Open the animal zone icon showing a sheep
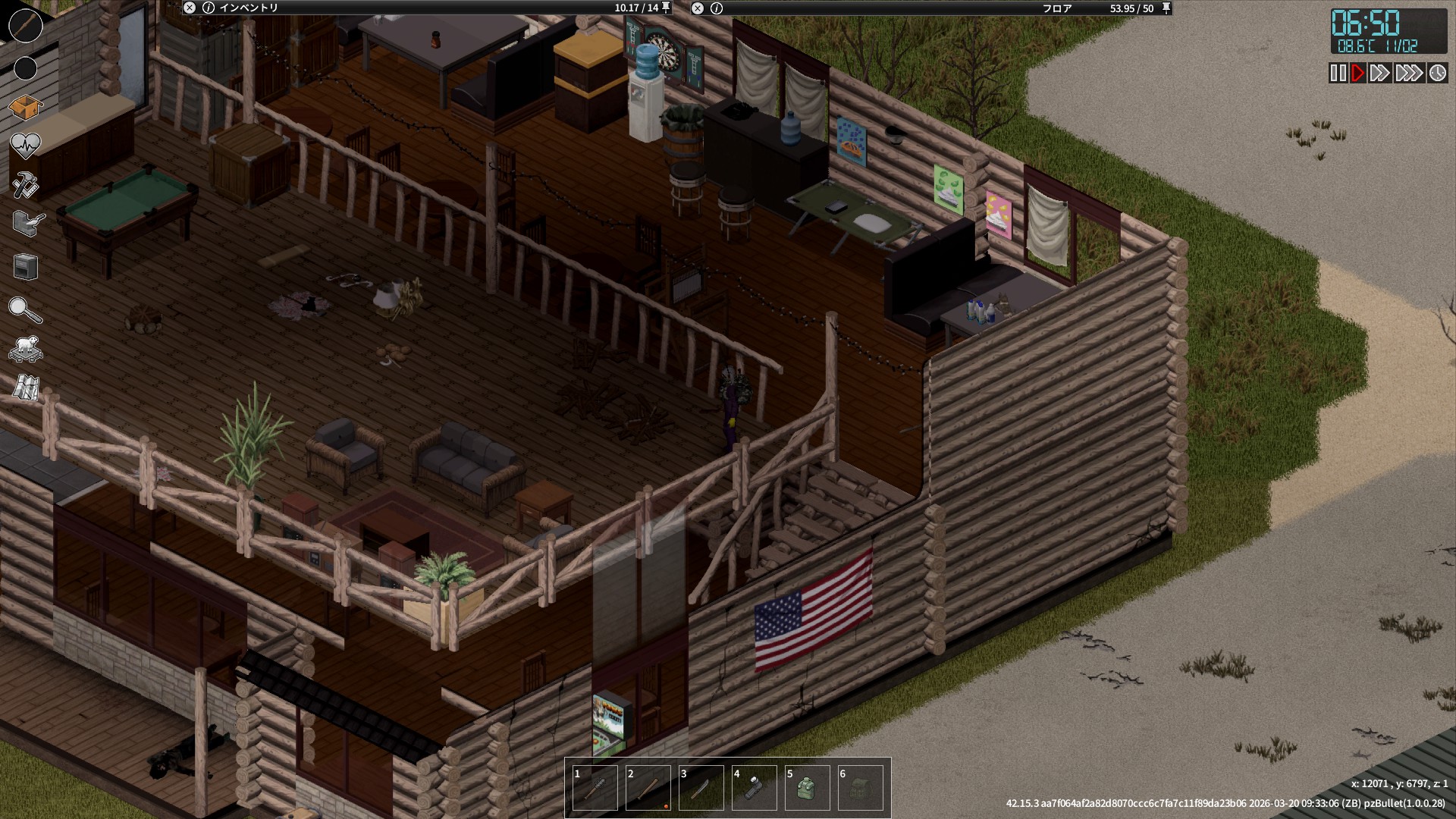1456x819 pixels. [x=25, y=349]
